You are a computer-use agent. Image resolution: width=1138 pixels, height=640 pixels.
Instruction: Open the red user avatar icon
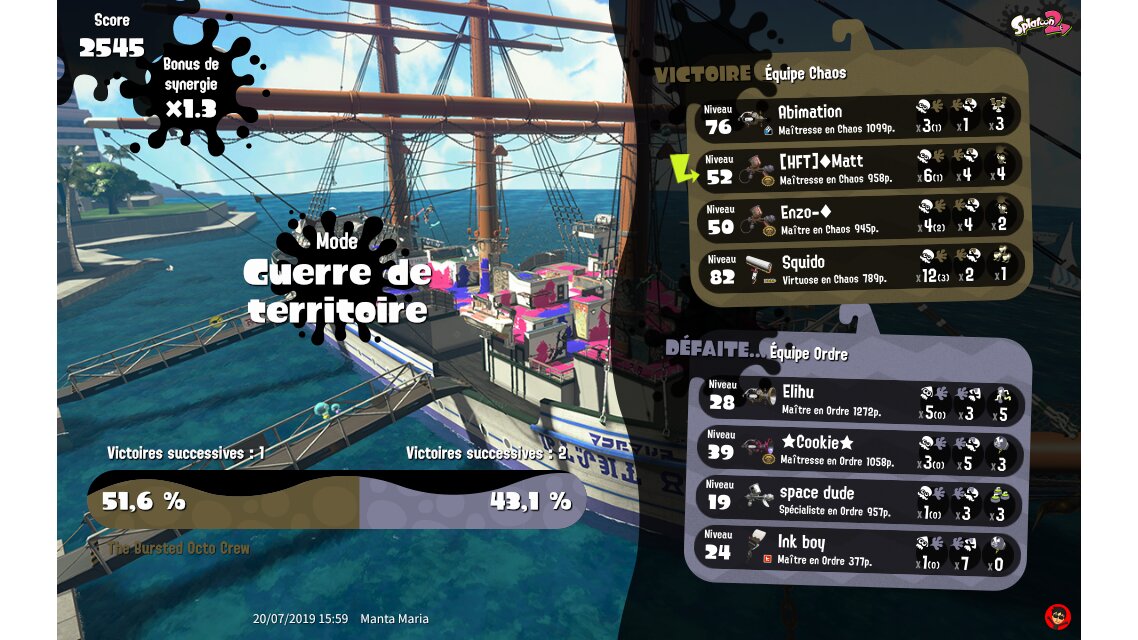coord(1057,616)
